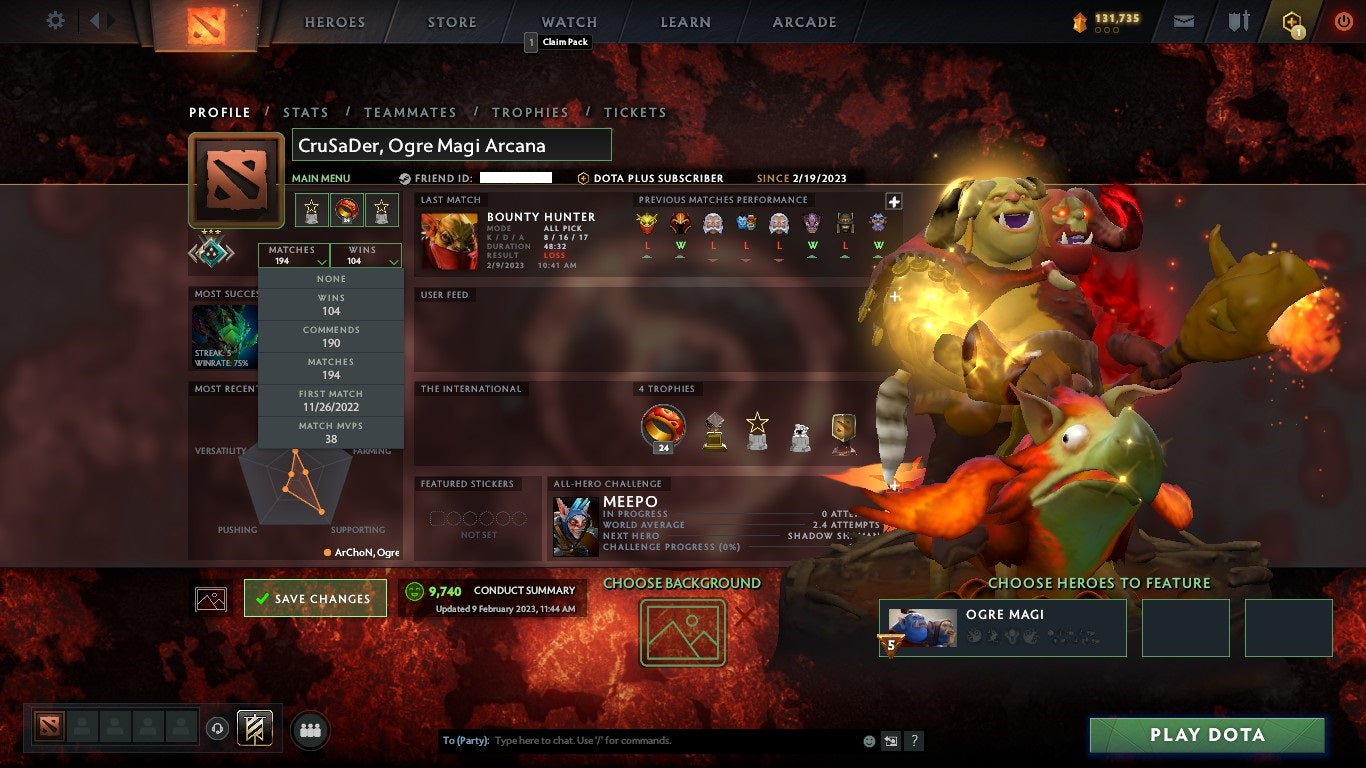Select the Match MVPs stat option
Screen dimensions: 1366x768
coord(330,431)
